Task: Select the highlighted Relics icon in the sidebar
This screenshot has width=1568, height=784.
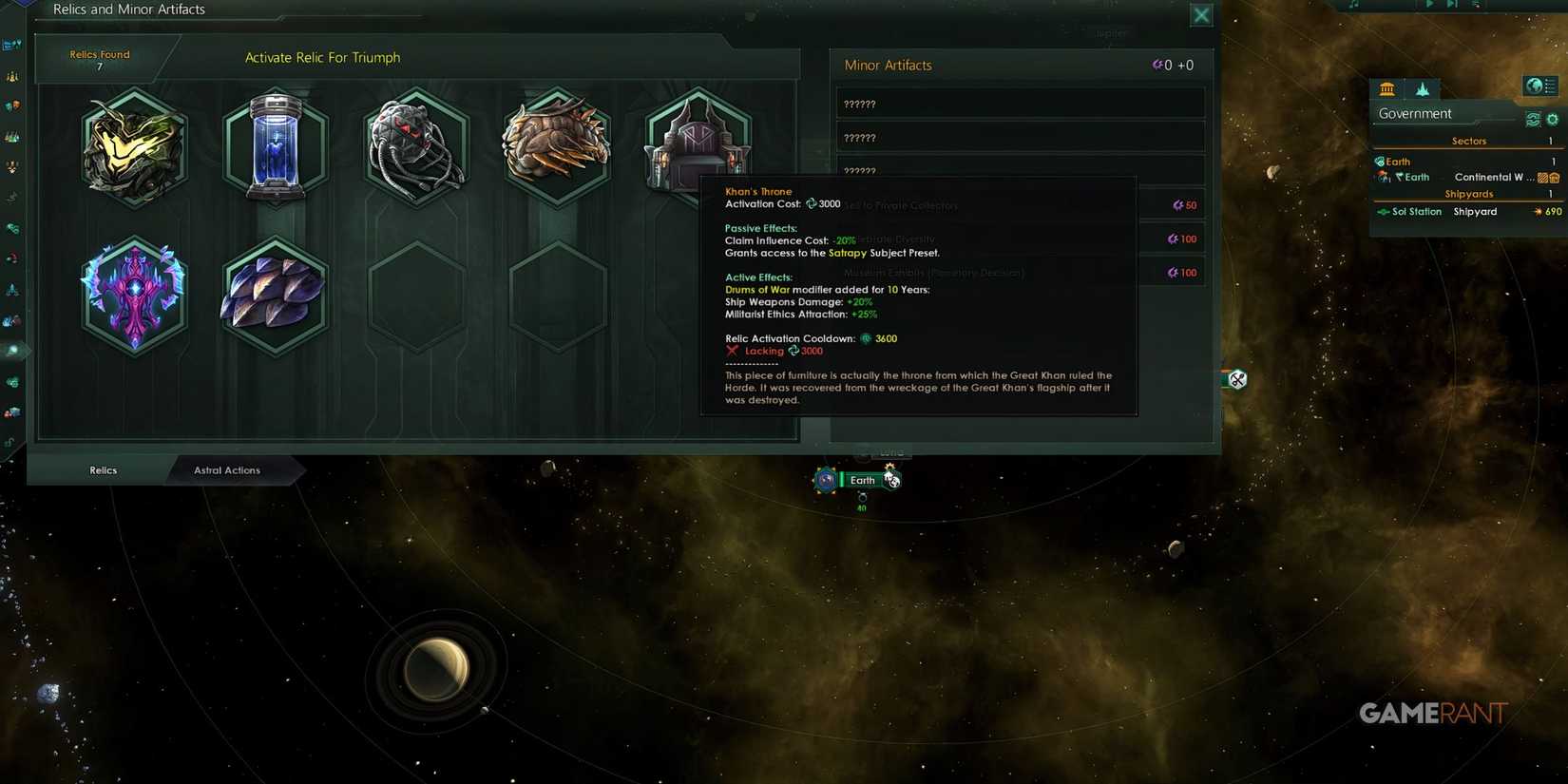Action: (x=13, y=351)
